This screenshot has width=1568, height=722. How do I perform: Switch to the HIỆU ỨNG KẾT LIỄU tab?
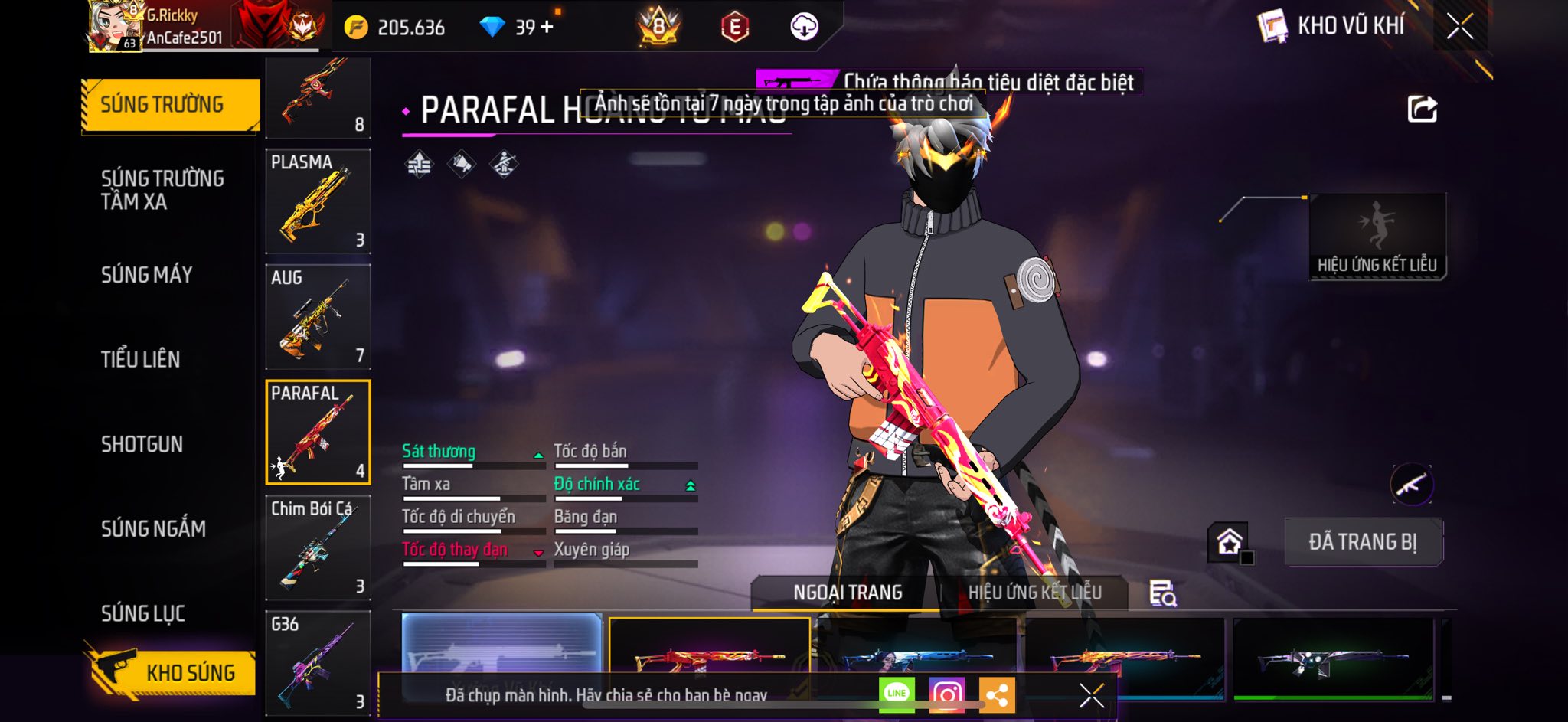[x=1034, y=593]
